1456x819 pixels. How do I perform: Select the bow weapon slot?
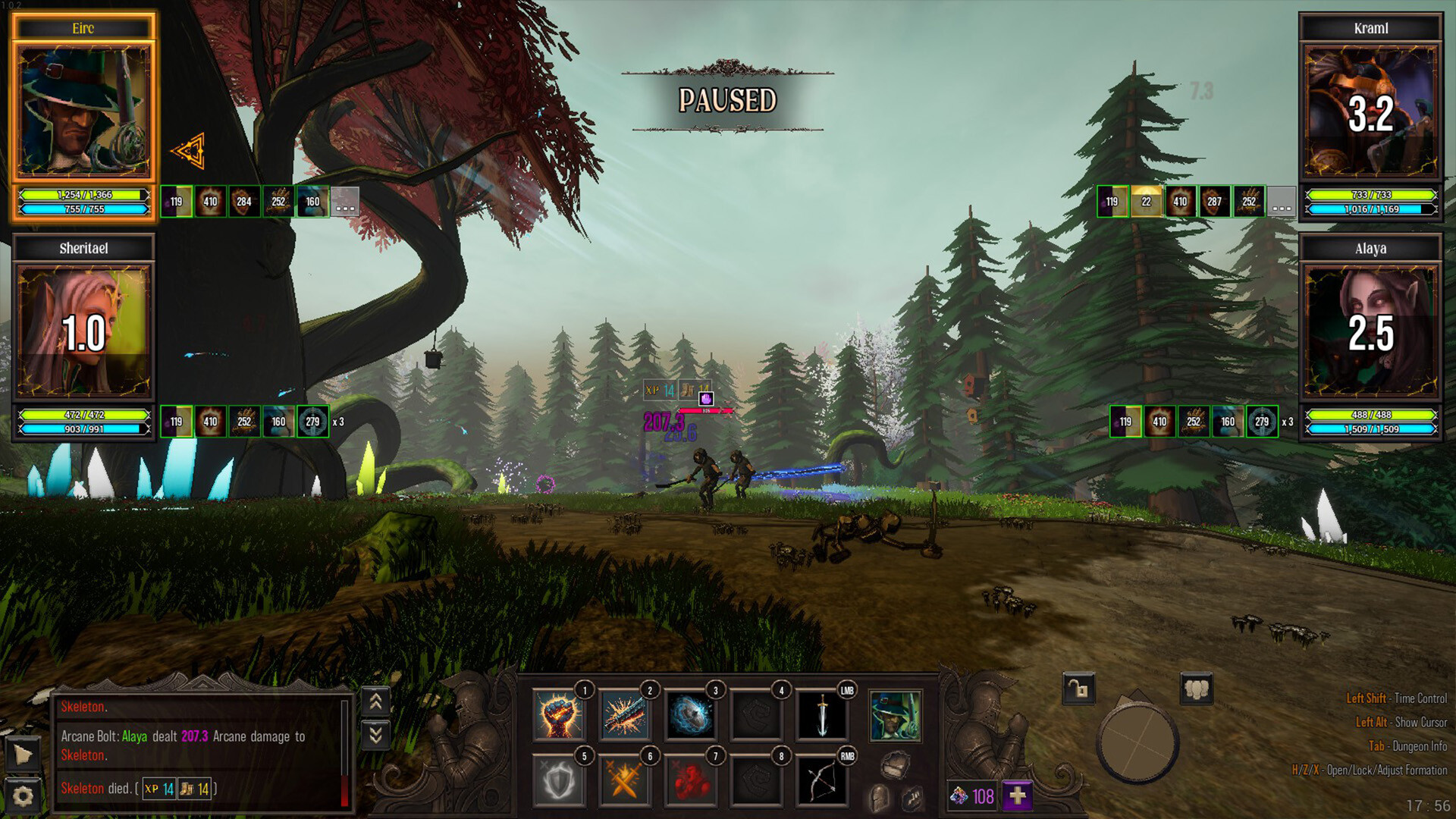pos(822,781)
